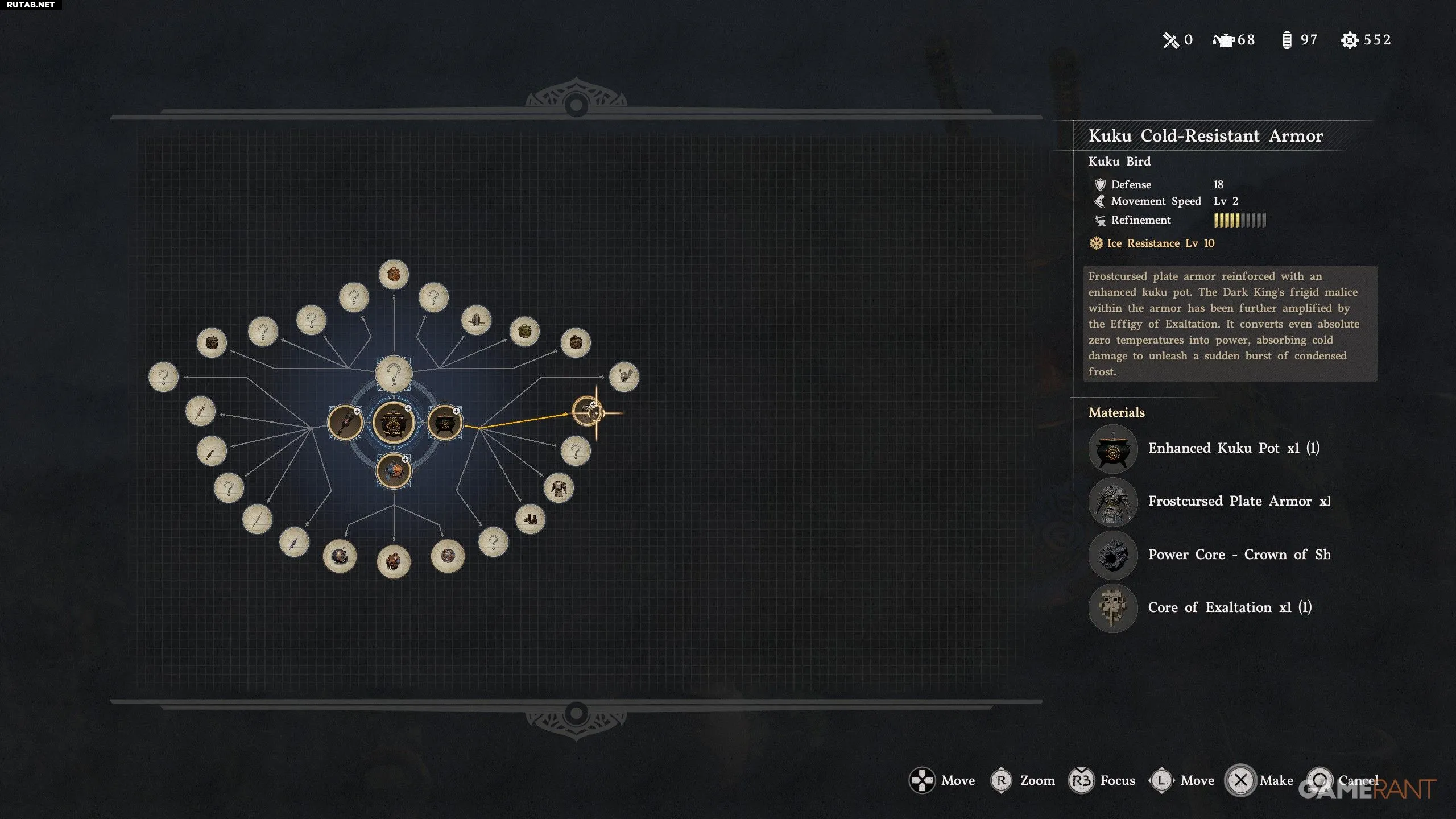The height and width of the screenshot is (819, 1456).
Task: Pick the winged helmet node in the tree
Action: click(624, 377)
